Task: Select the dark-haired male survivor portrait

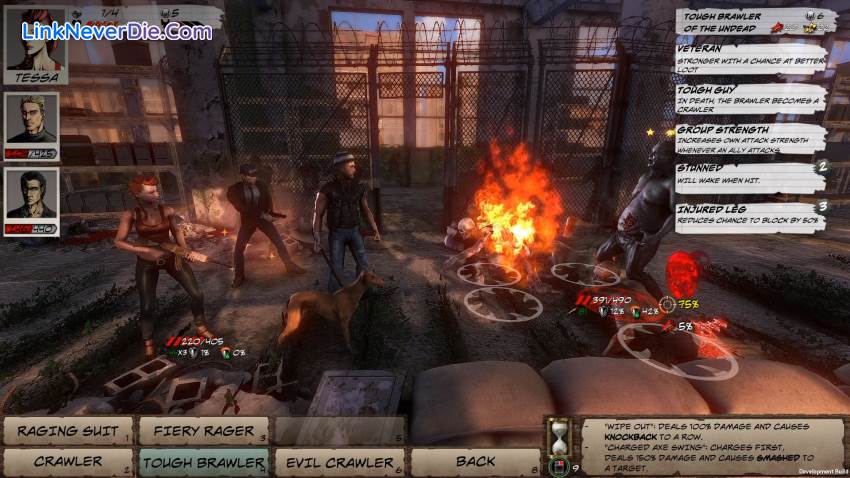Action: click(31, 195)
